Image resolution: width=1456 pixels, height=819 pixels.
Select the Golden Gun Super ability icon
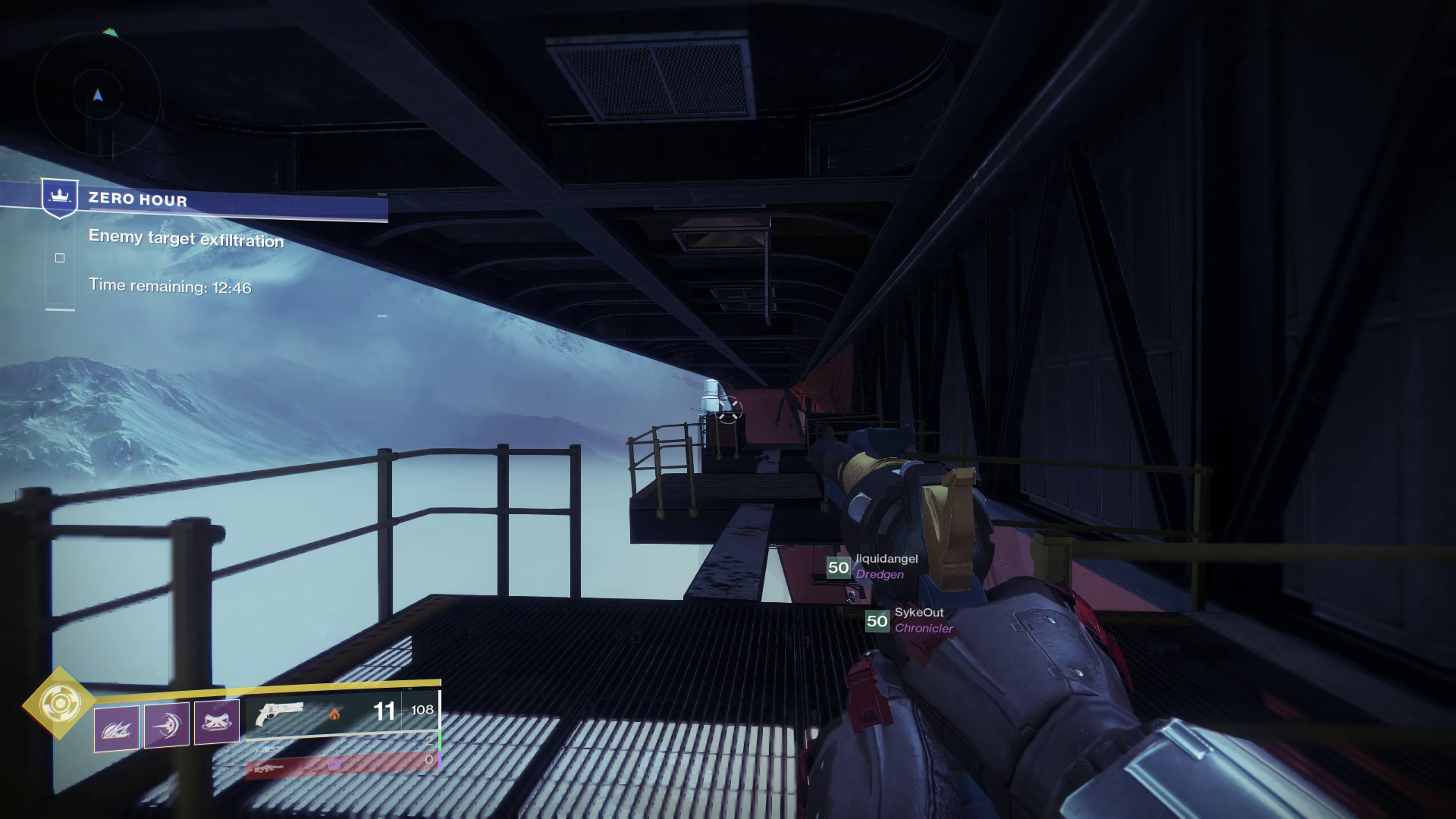coord(61,703)
